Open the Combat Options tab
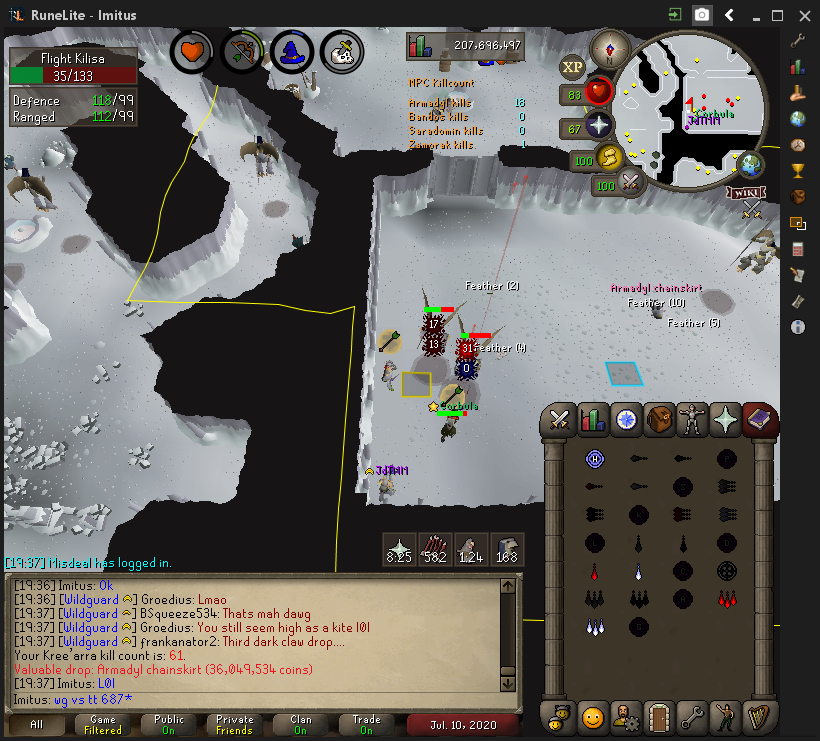Image resolution: width=820 pixels, height=741 pixels. tap(559, 421)
